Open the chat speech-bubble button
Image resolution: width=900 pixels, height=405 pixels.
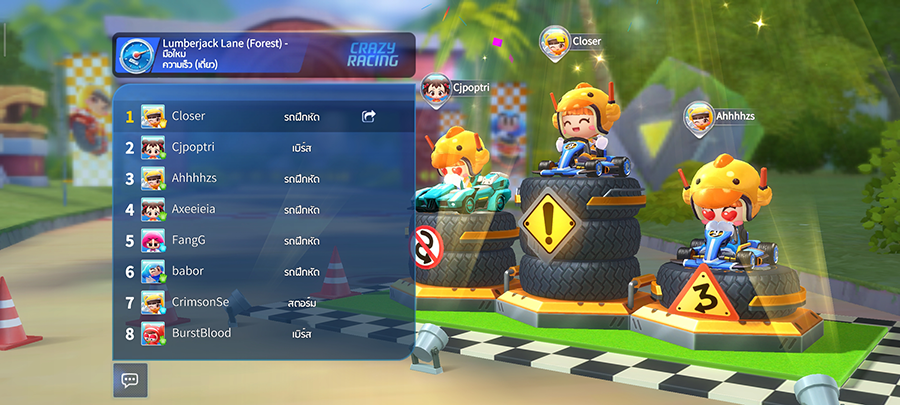point(130,380)
